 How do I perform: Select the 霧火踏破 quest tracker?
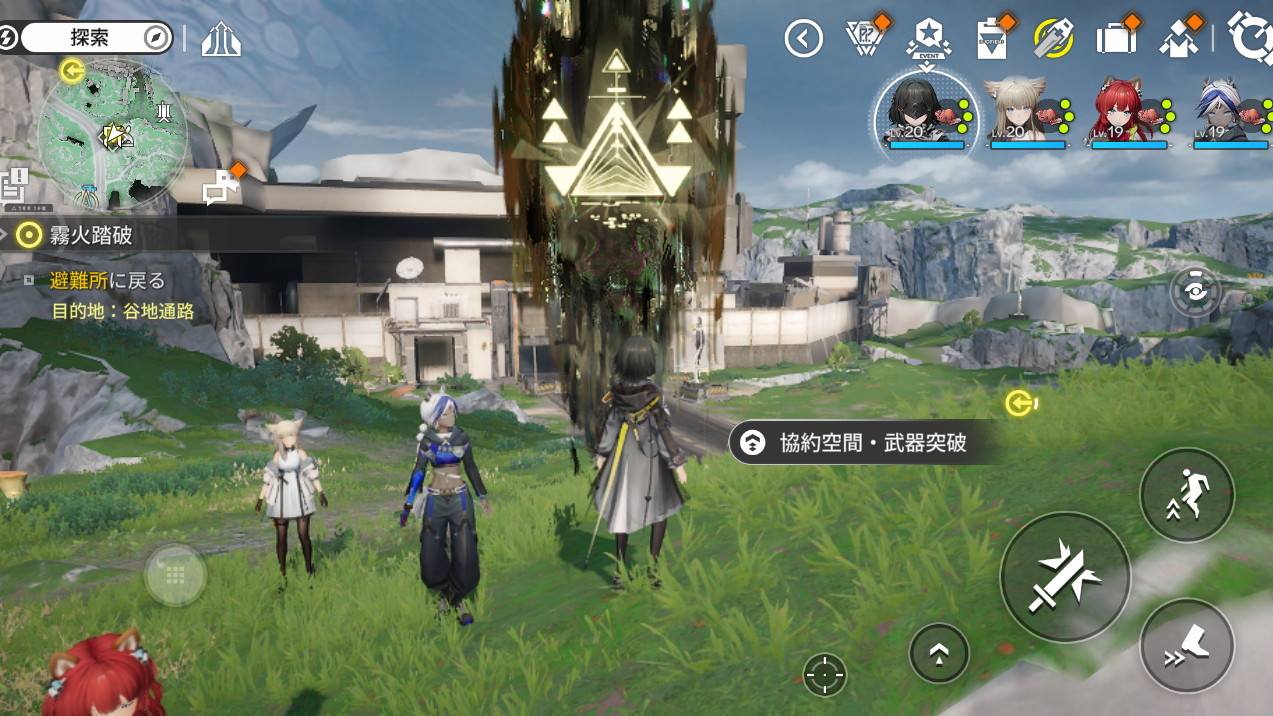[90, 236]
